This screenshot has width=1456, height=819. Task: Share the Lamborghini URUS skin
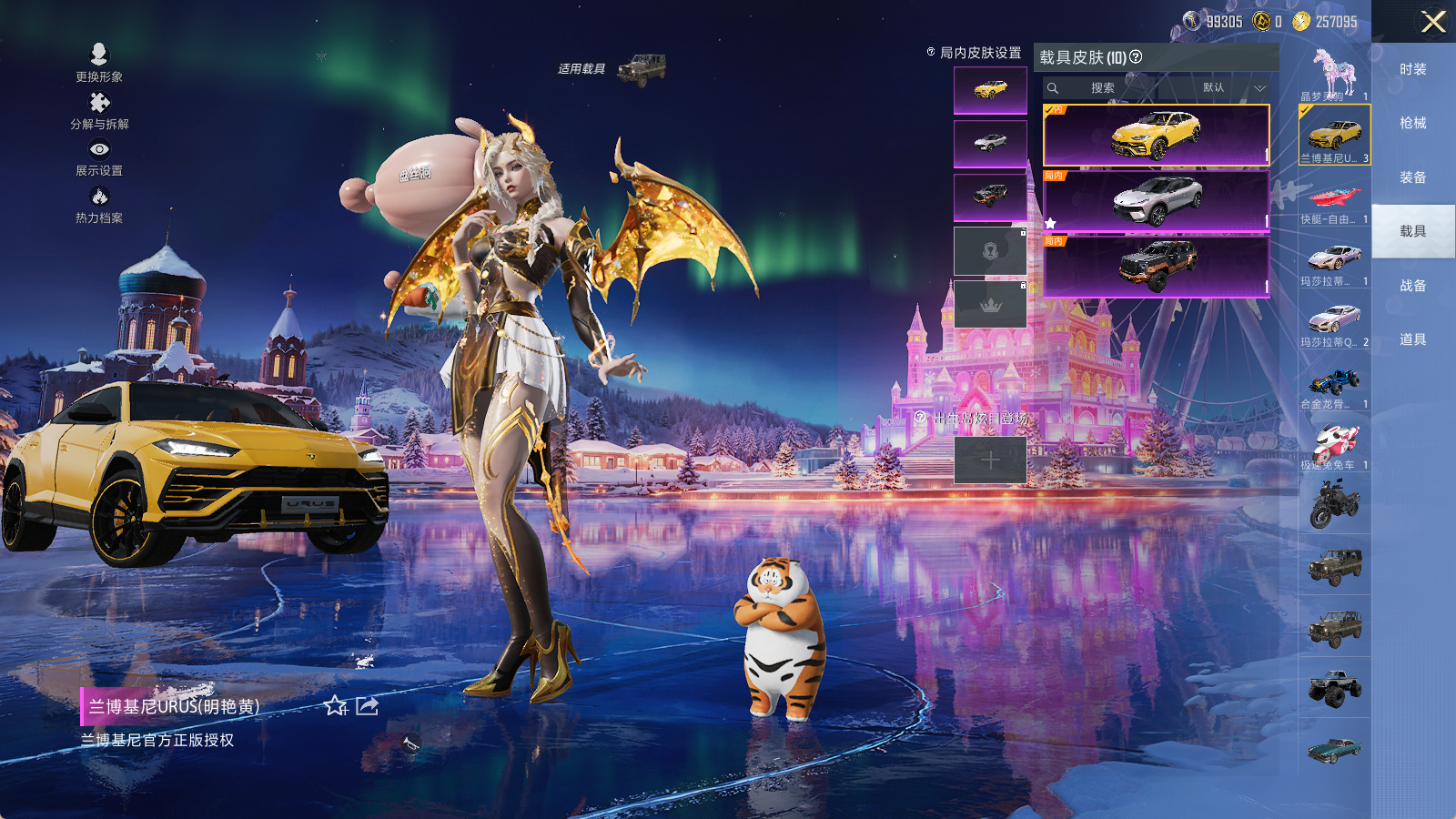point(367,706)
